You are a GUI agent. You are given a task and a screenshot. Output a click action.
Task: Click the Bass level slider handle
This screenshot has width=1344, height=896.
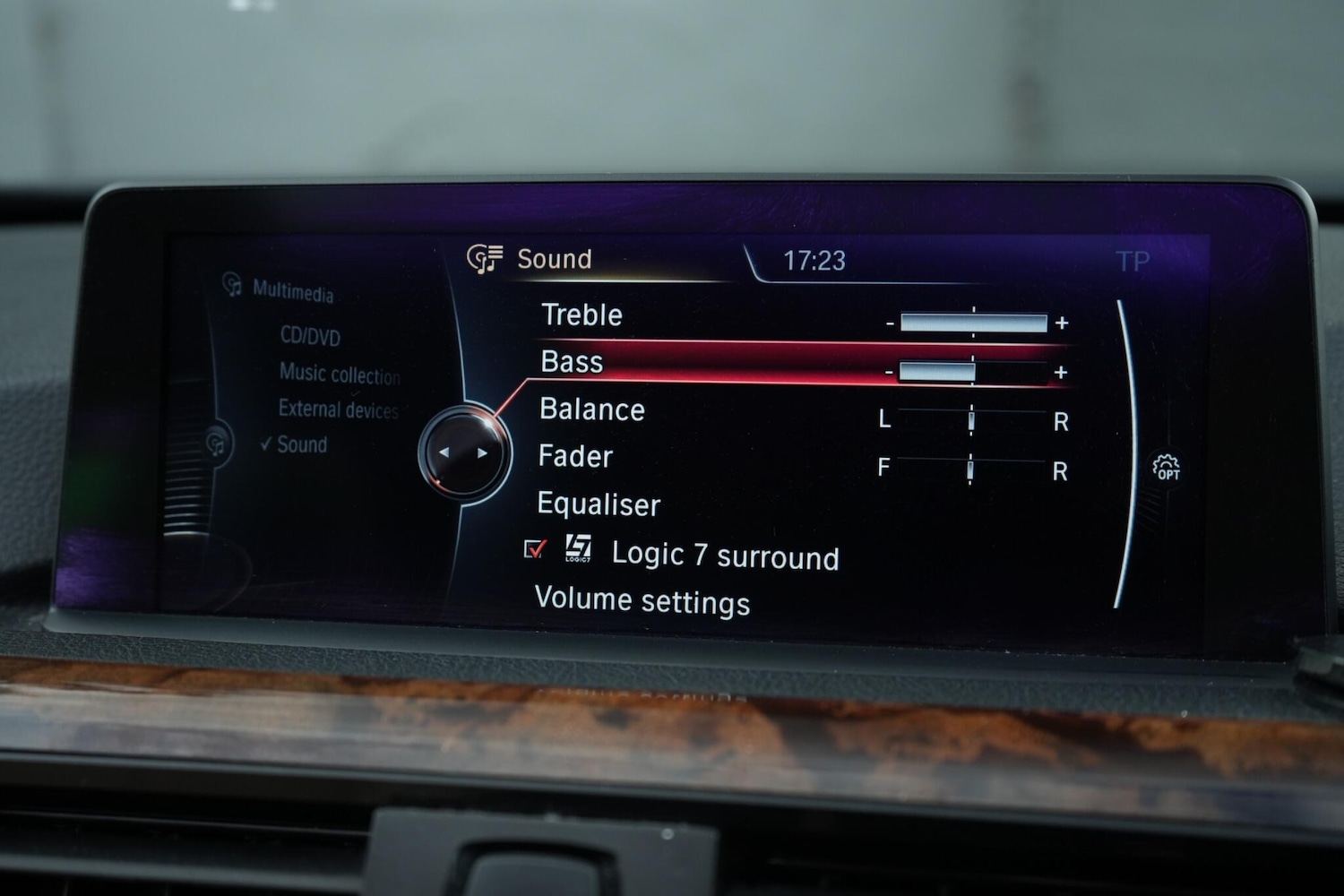click(937, 369)
